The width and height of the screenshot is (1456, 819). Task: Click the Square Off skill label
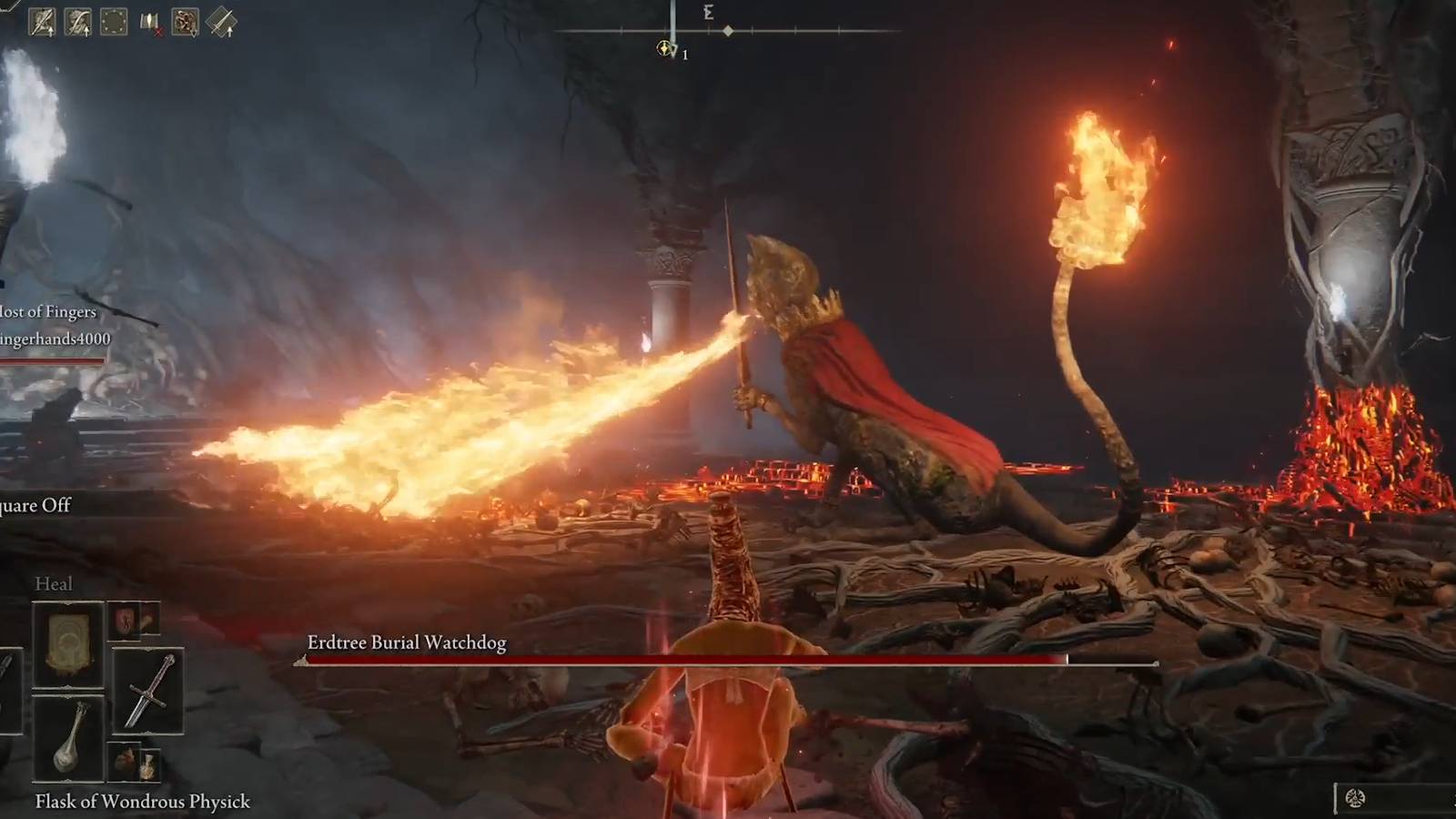tap(36, 505)
